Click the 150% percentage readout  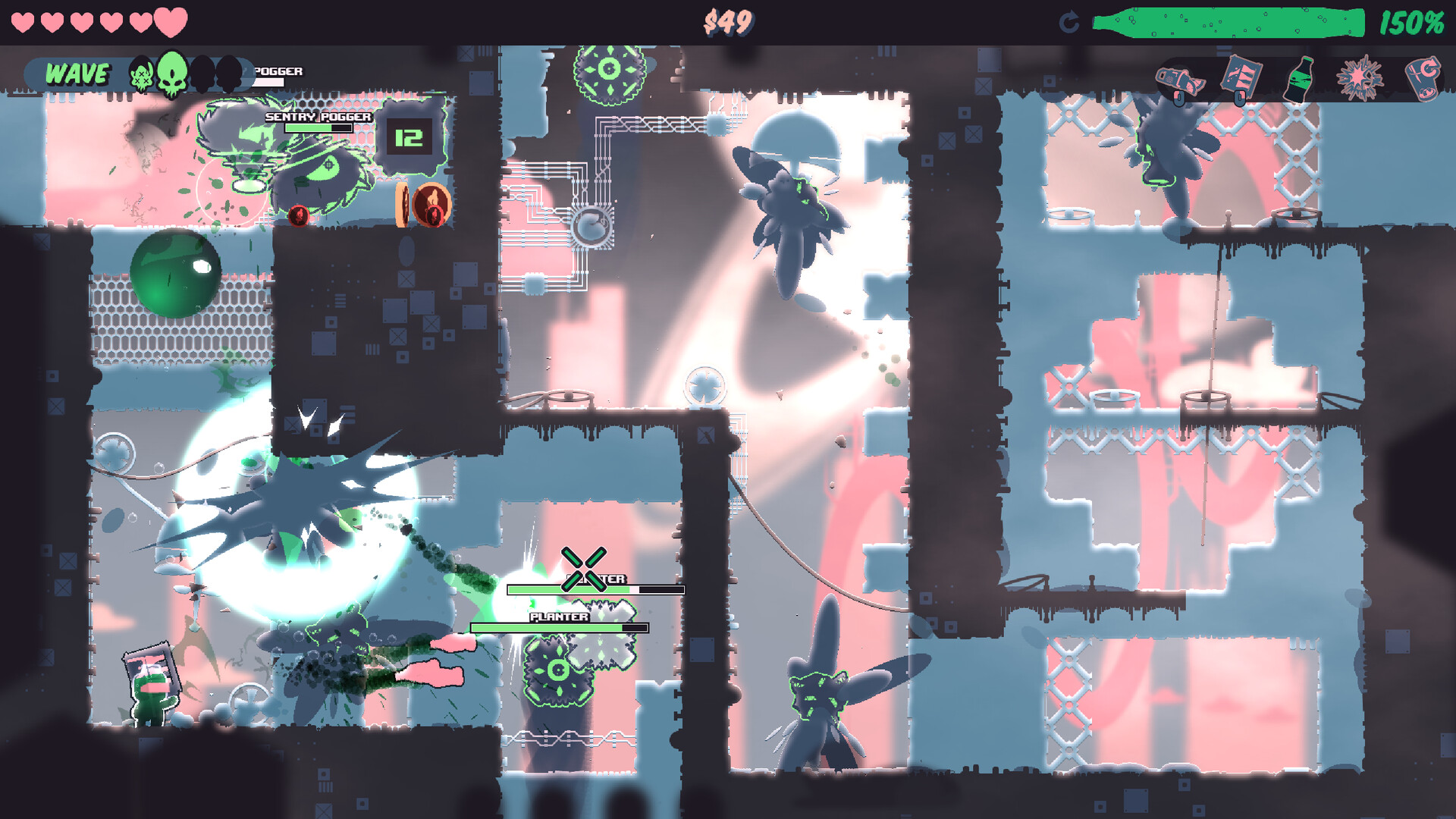[x=1412, y=23]
